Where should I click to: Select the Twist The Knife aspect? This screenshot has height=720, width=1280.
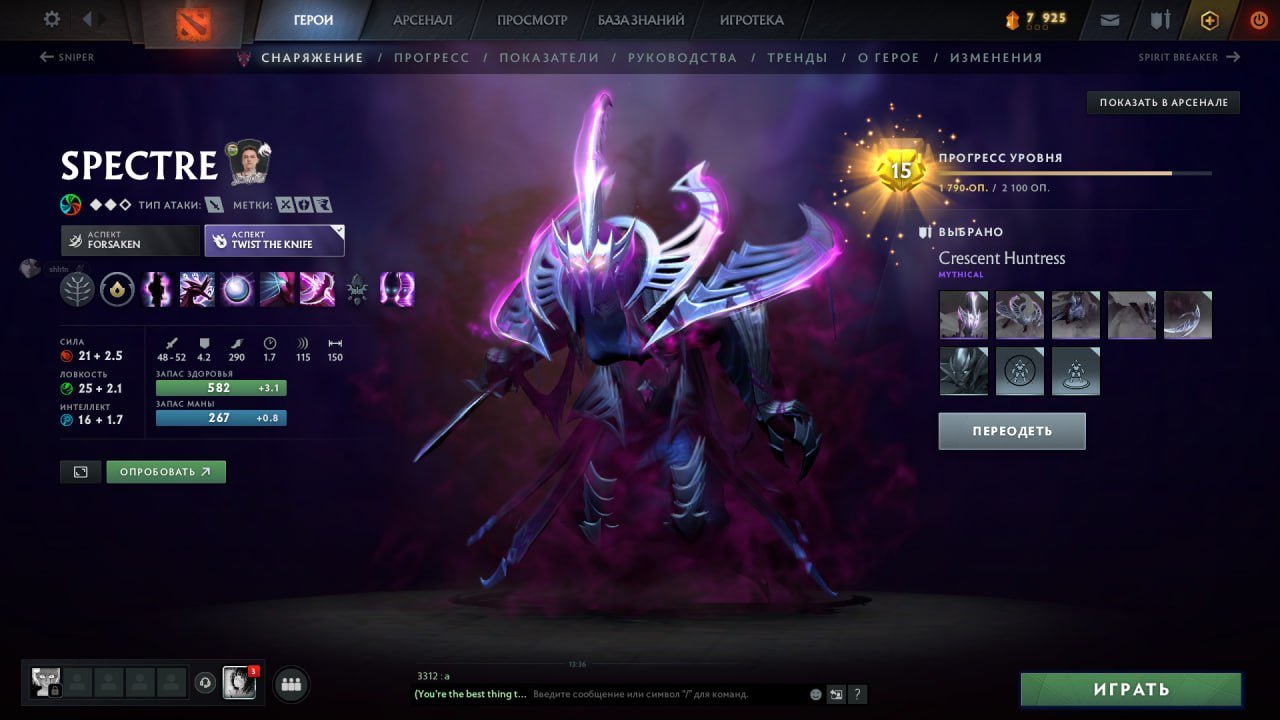[x=274, y=240]
